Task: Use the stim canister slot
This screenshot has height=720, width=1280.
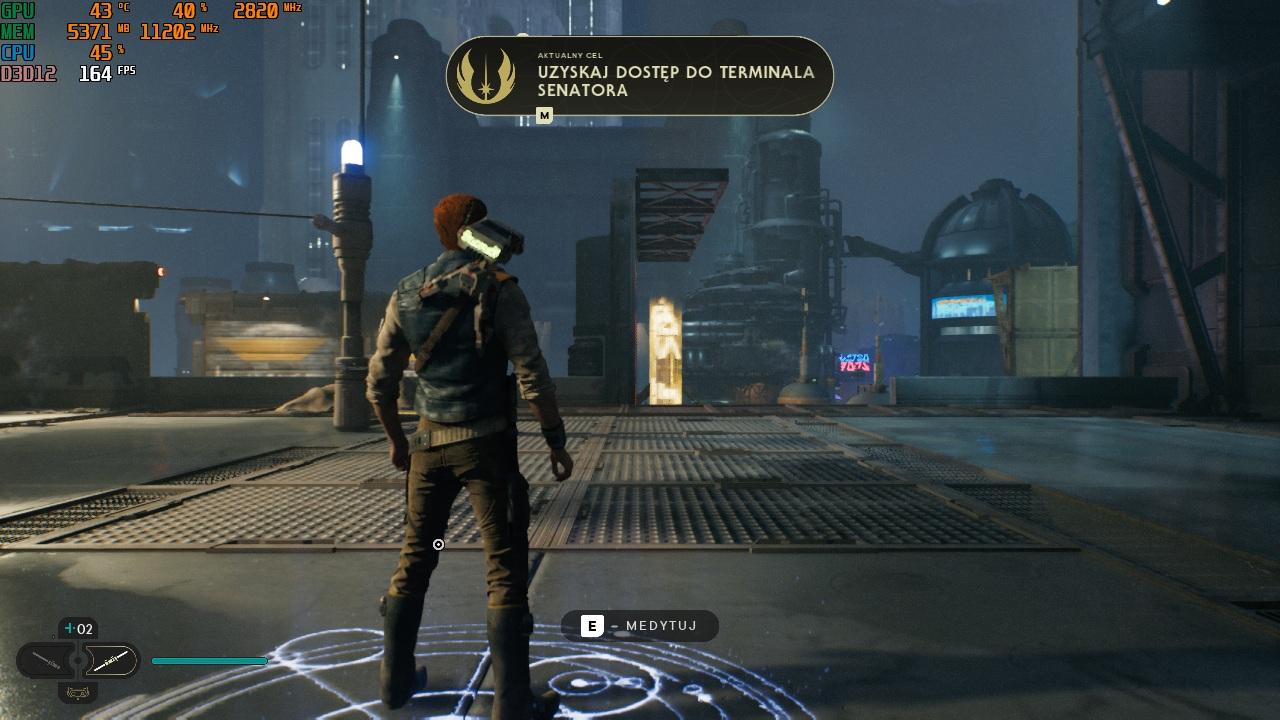Action: pyautogui.click(x=78, y=629)
